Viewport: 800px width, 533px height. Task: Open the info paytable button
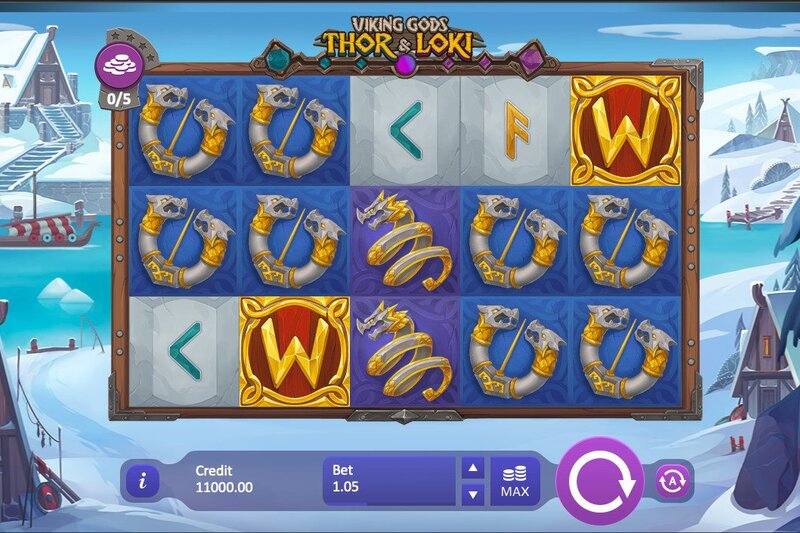142,481
